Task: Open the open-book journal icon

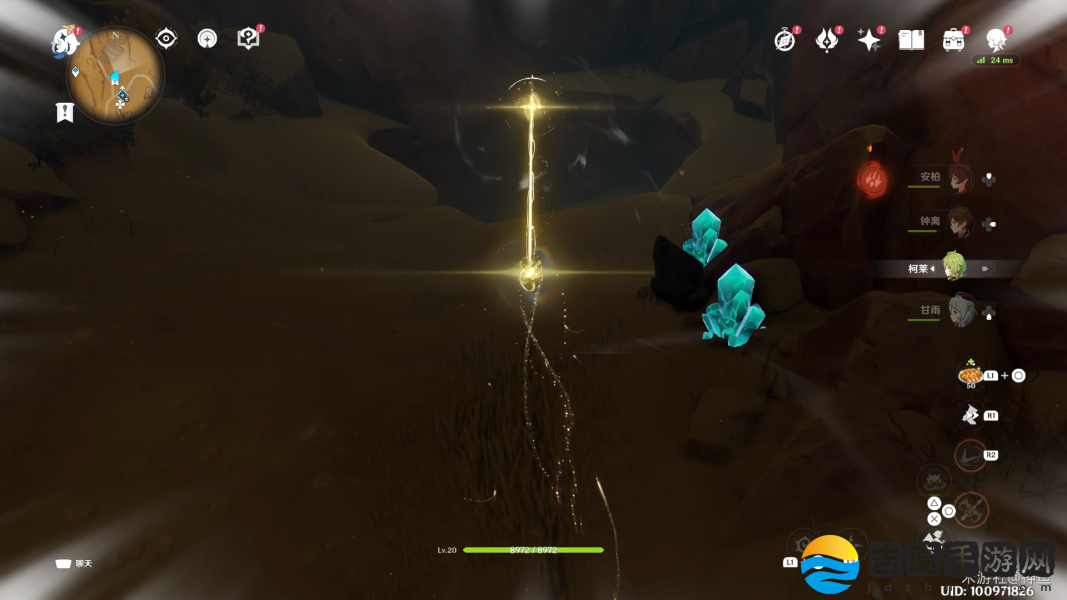Action: (x=911, y=40)
